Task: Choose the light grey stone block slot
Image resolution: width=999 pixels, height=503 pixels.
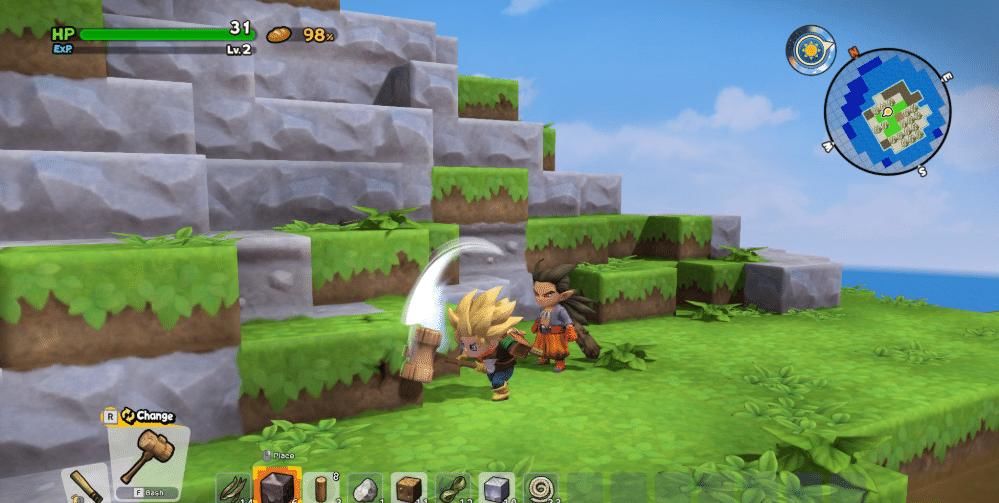Action: (499, 488)
